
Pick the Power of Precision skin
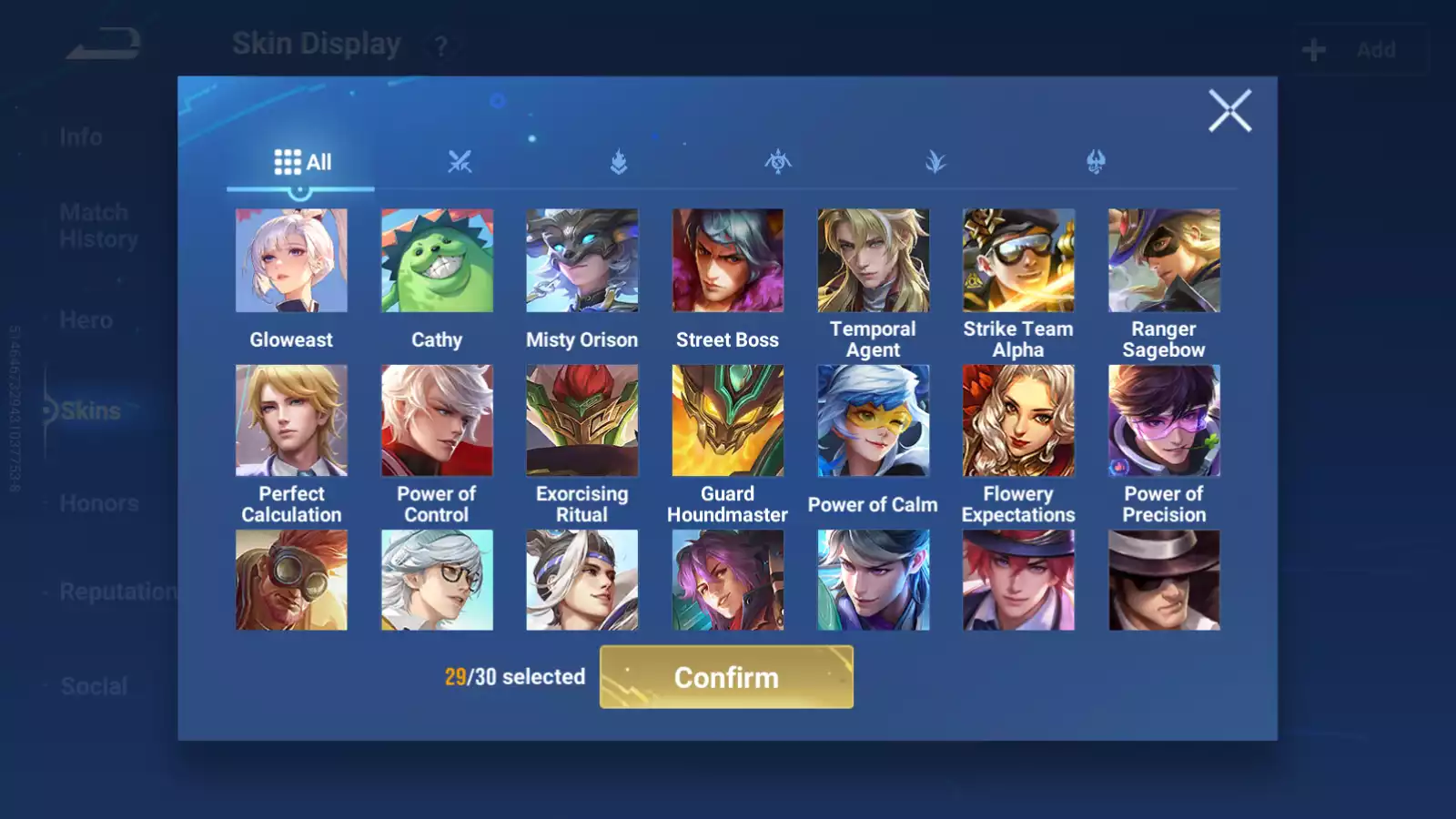(x=1164, y=420)
